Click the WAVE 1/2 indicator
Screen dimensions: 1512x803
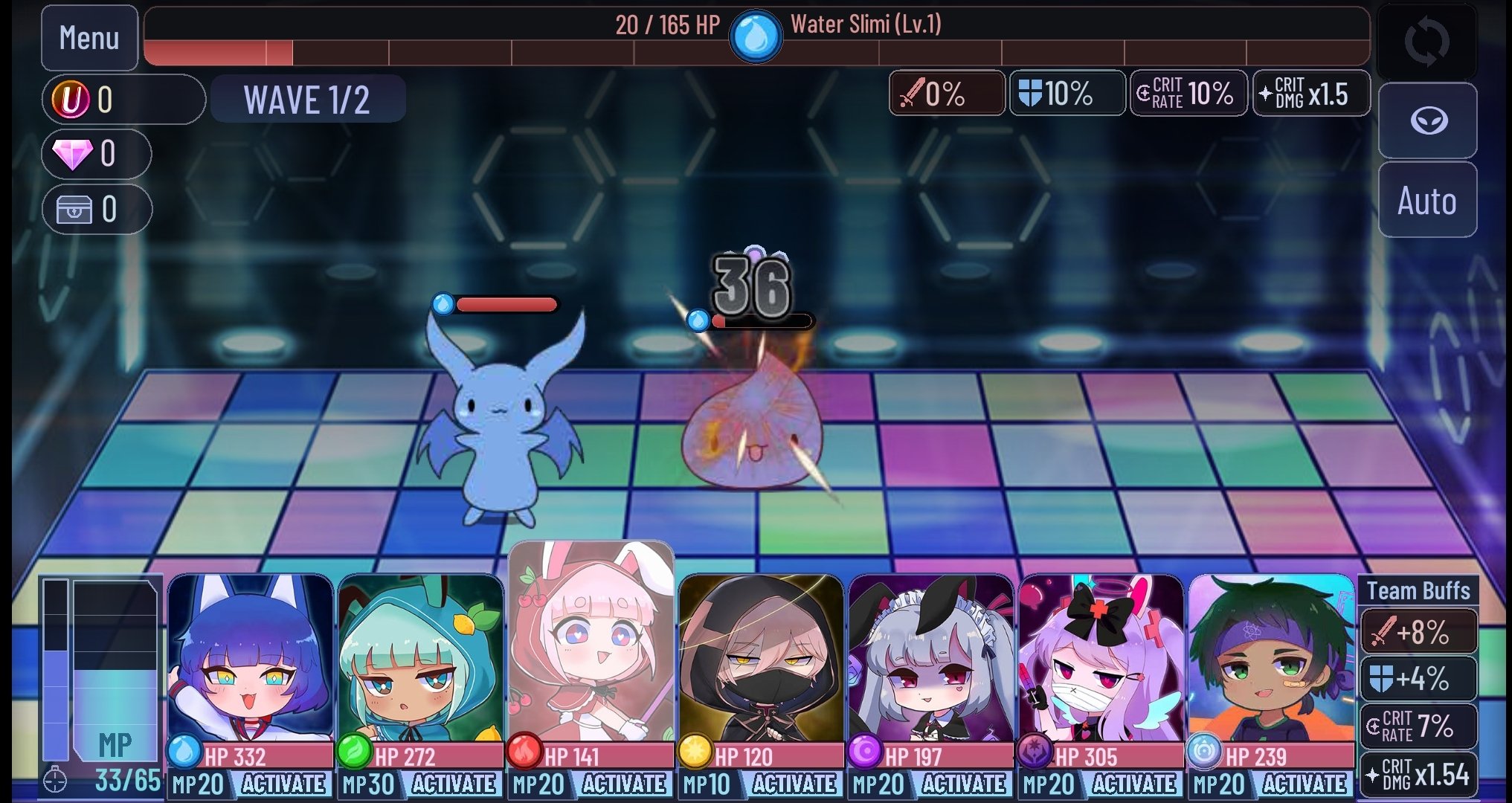(x=307, y=99)
